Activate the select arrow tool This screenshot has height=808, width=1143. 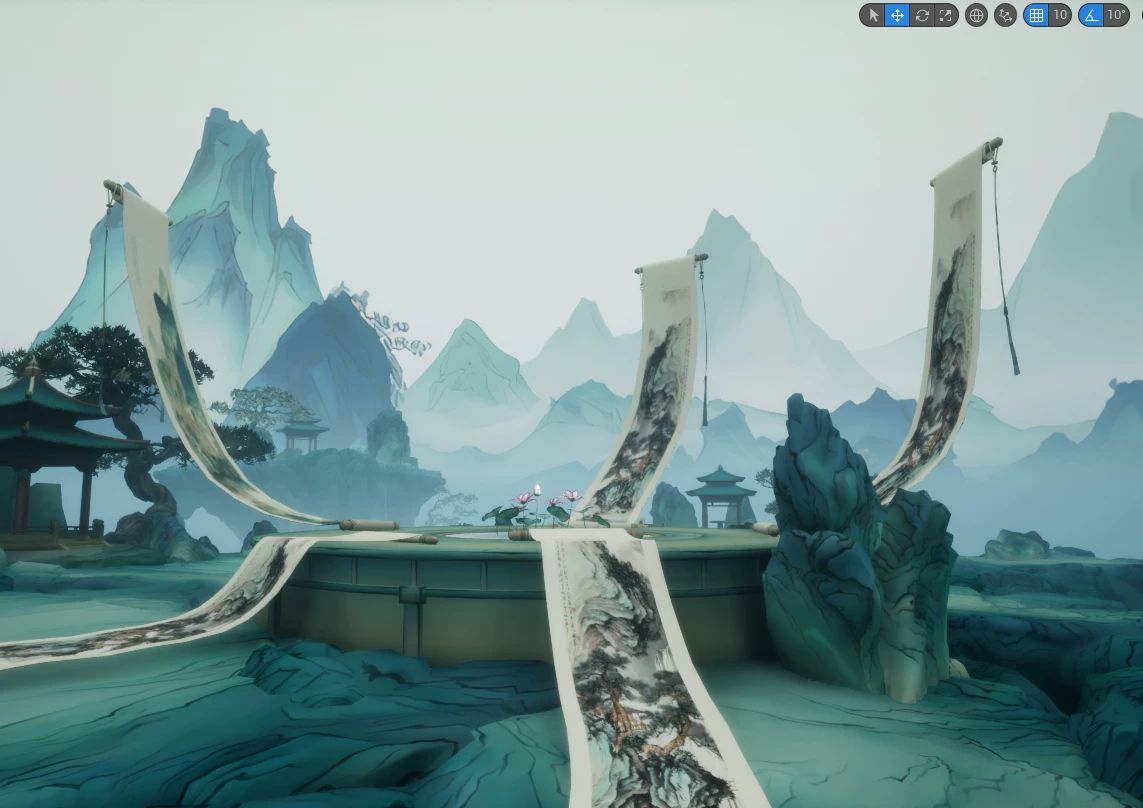873,15
